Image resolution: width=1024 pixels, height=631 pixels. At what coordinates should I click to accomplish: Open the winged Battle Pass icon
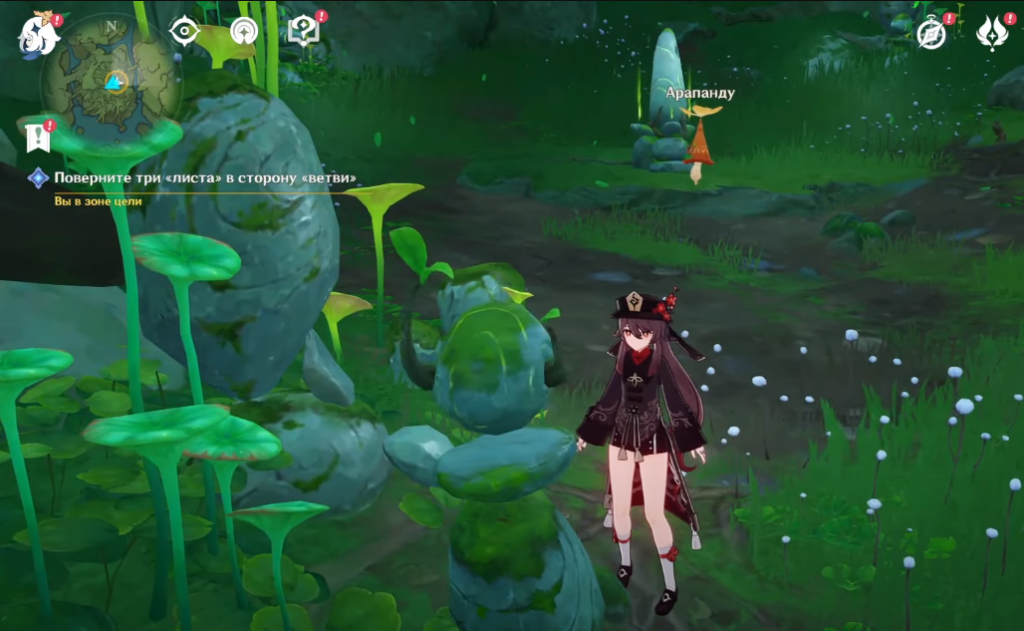point(992,34)
